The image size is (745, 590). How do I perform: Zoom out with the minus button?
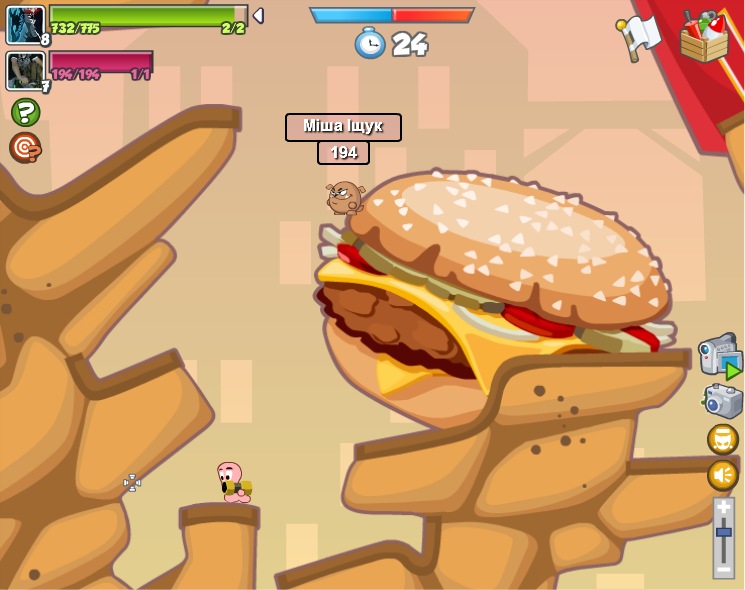pyautogui.click(x=723, y=568)
